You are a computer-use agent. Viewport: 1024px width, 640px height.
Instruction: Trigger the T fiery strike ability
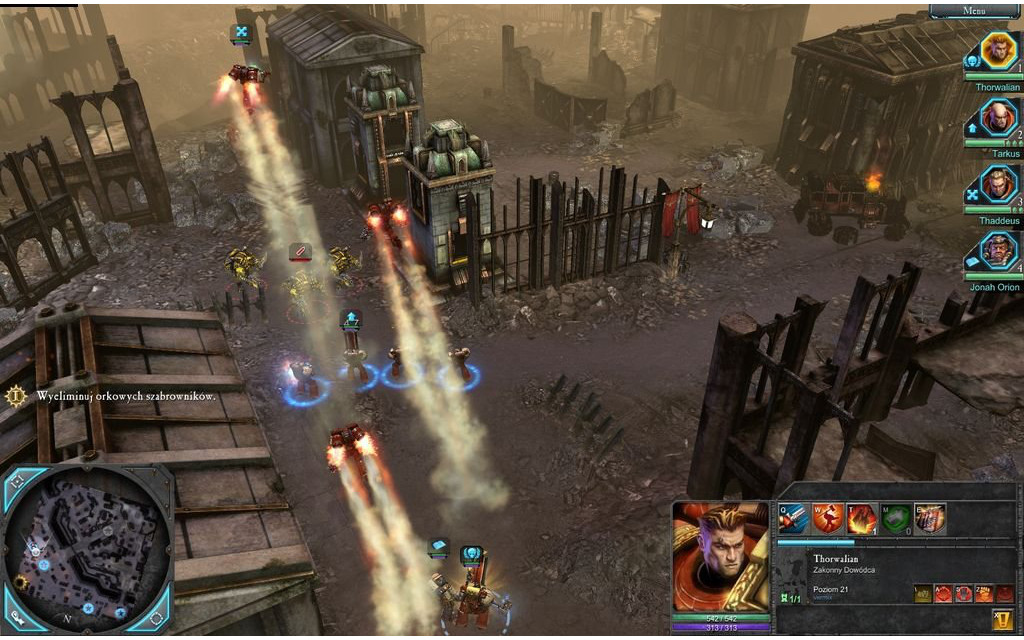click(x=861, y=519)
